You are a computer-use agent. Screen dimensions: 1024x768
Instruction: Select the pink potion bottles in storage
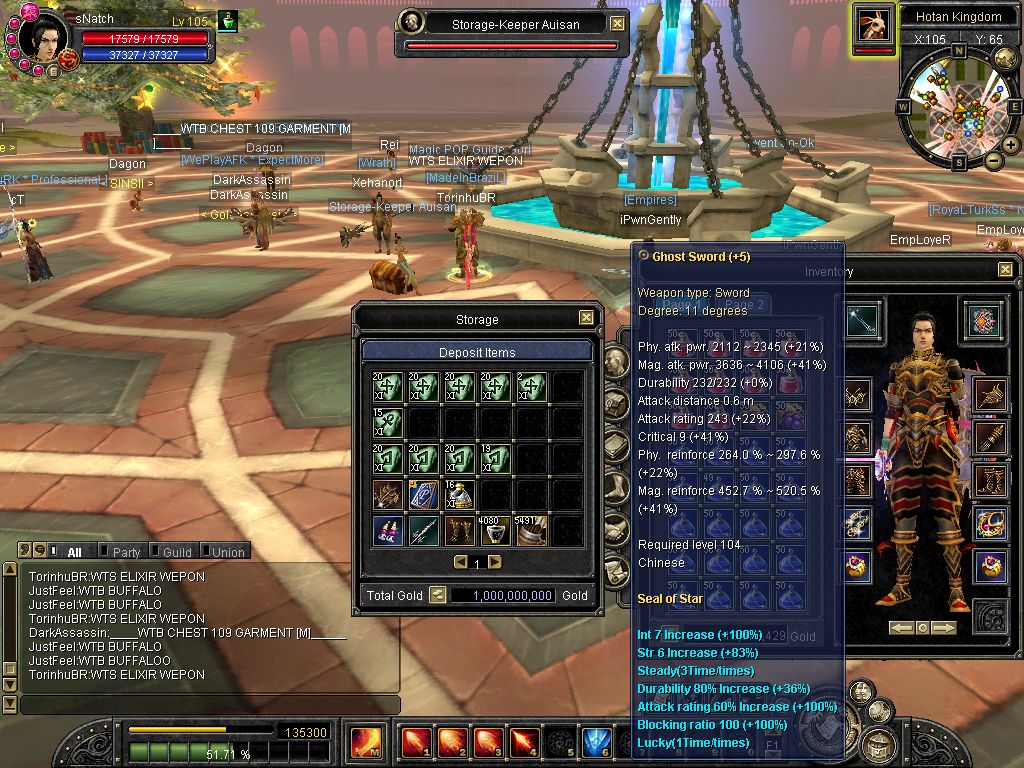[x=388, y=529]
